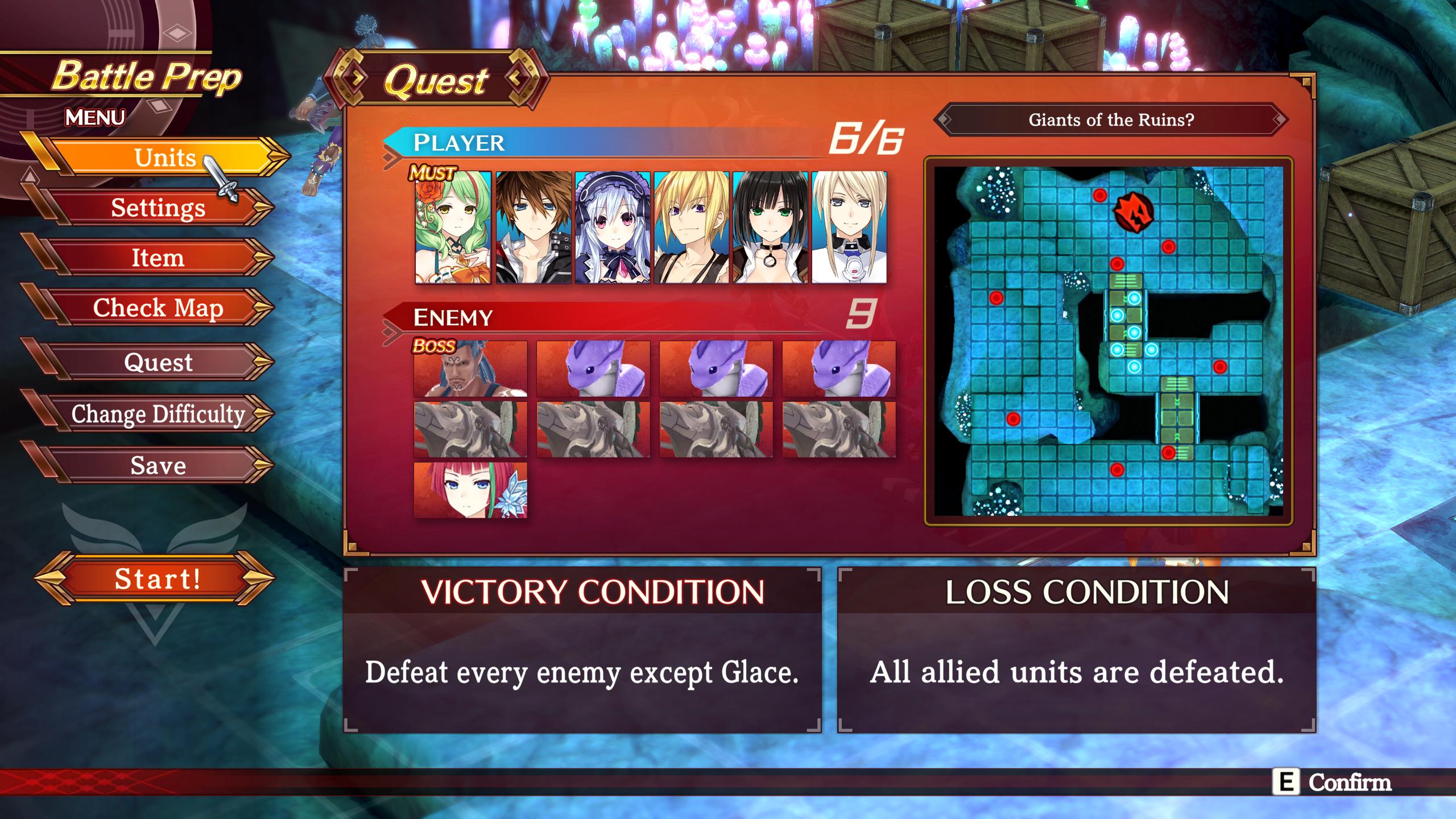Click the quest map preview

point(1108,341)
